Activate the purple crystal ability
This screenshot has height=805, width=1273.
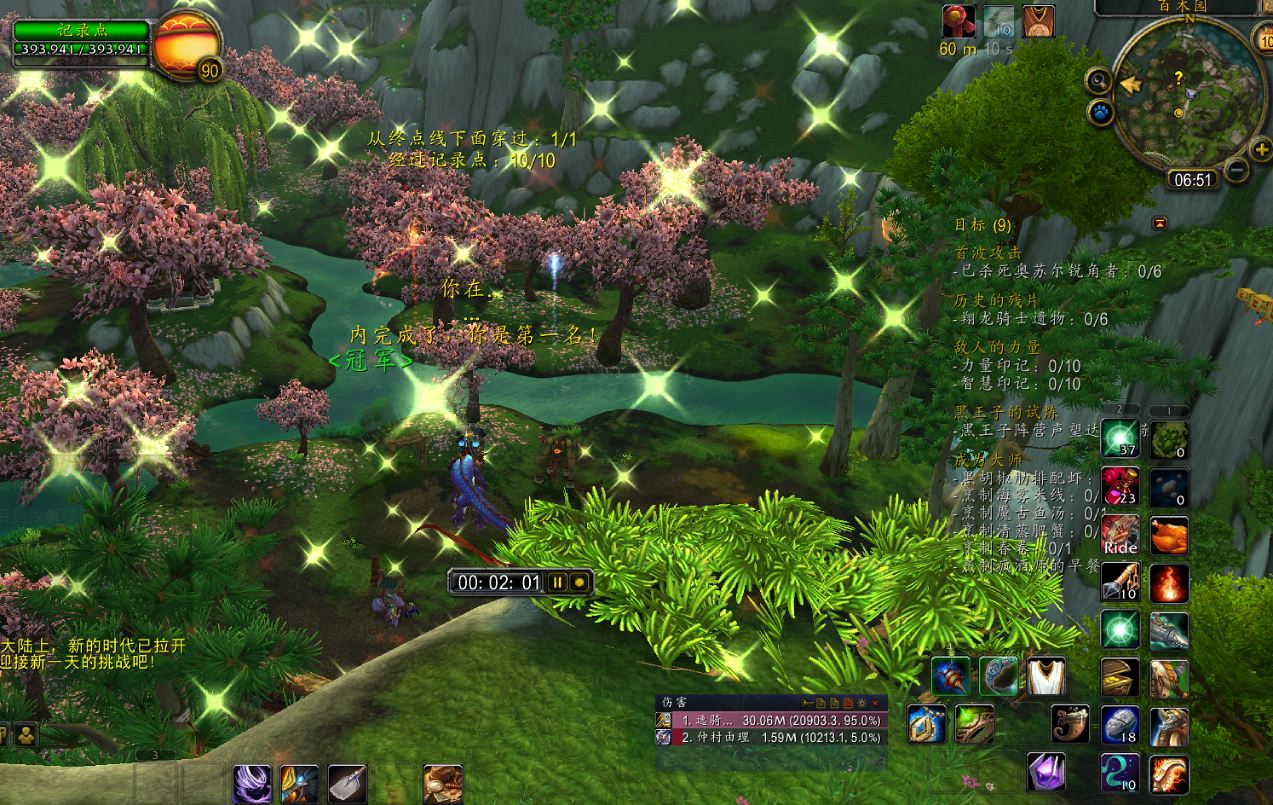(x=1046, y=771)
